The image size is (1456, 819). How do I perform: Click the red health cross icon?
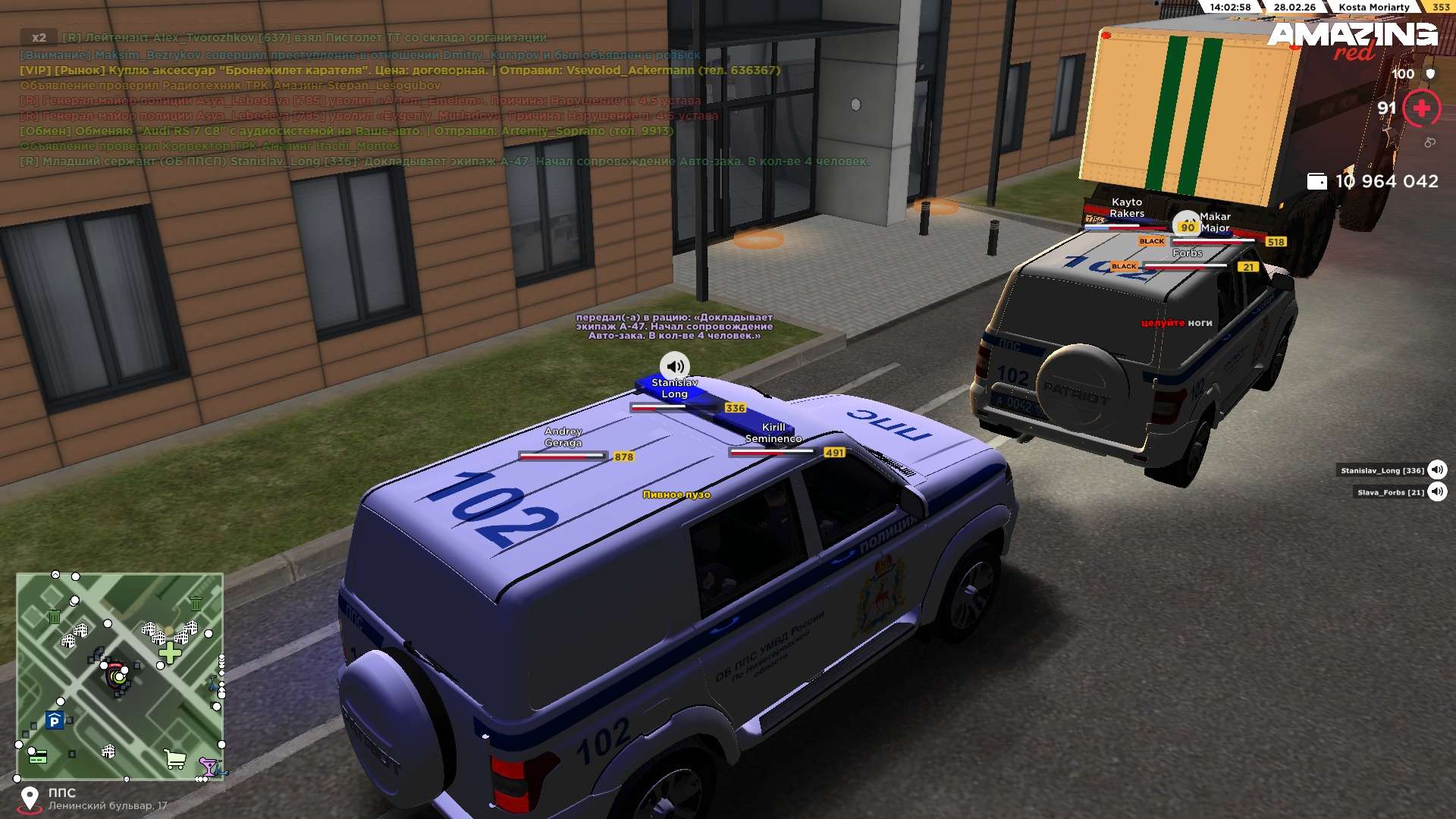pos(1422,108)
